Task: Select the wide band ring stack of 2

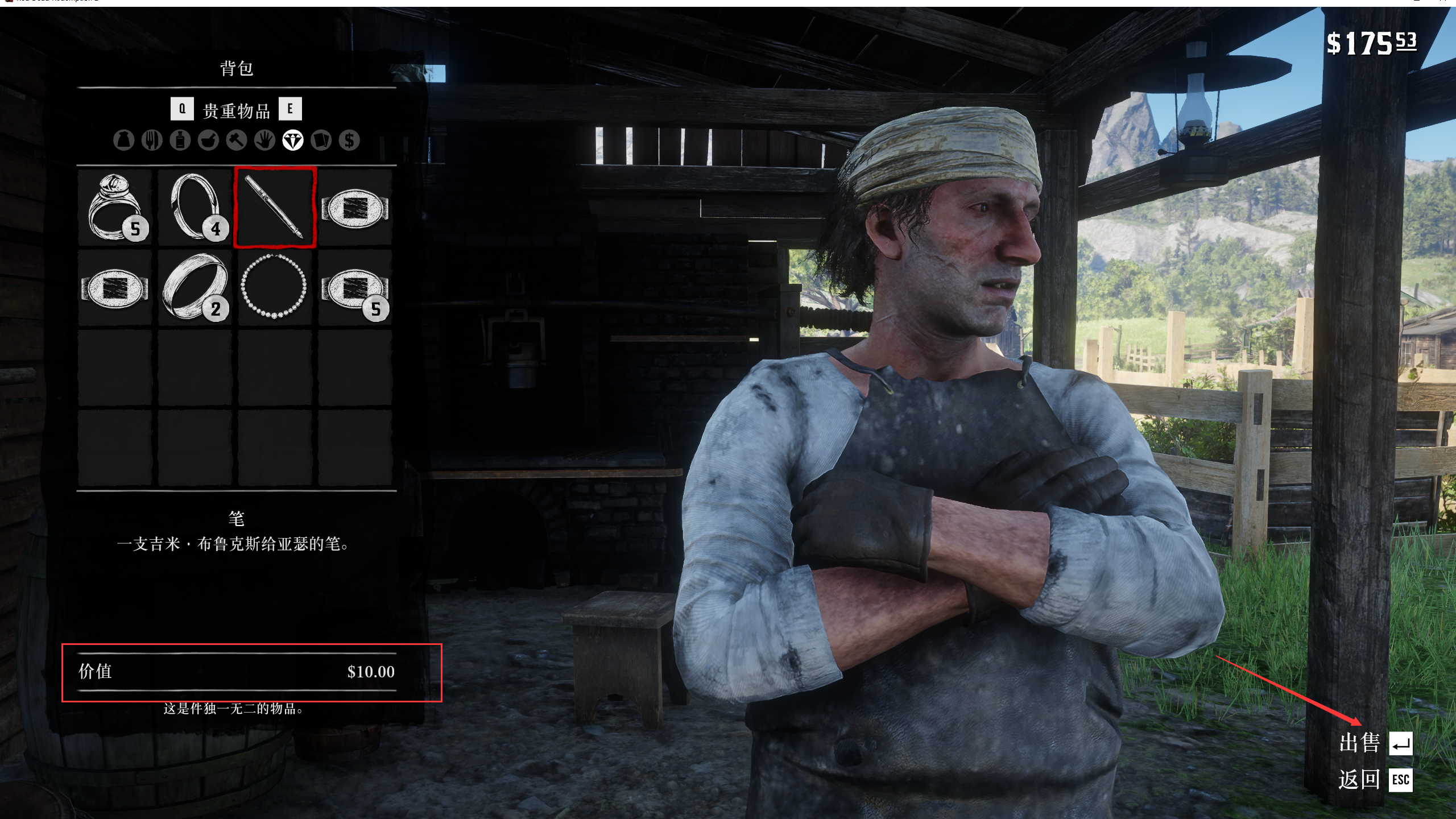Action: click(196, 287)
